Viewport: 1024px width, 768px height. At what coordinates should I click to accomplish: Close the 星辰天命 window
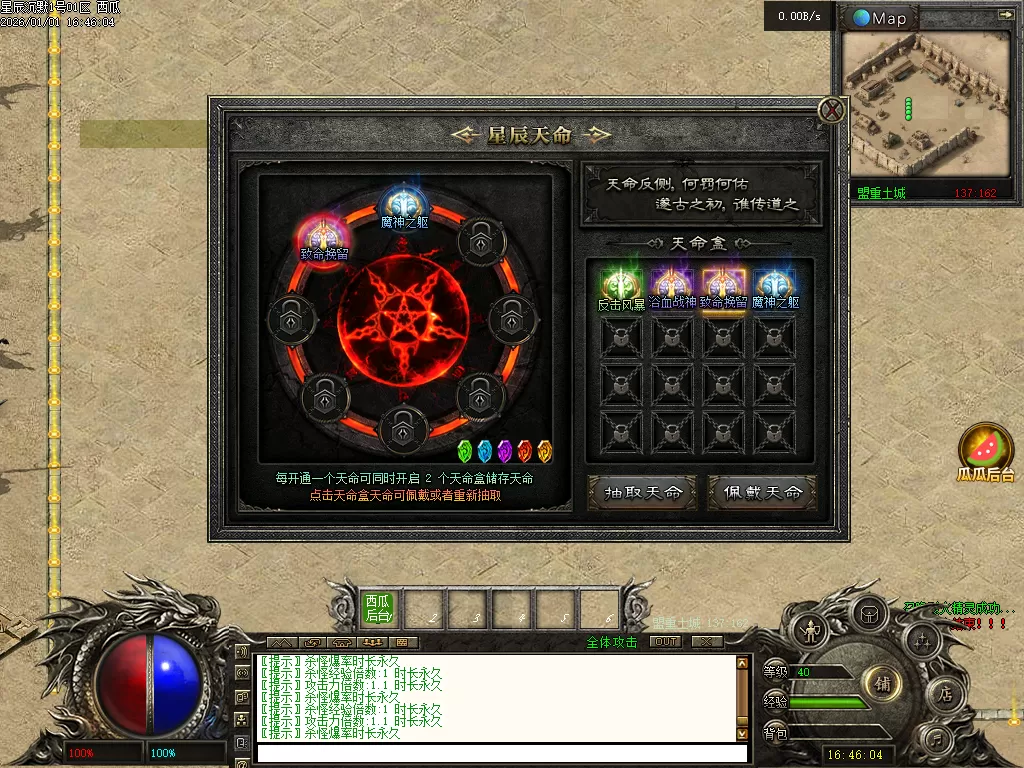coord(832,110)
